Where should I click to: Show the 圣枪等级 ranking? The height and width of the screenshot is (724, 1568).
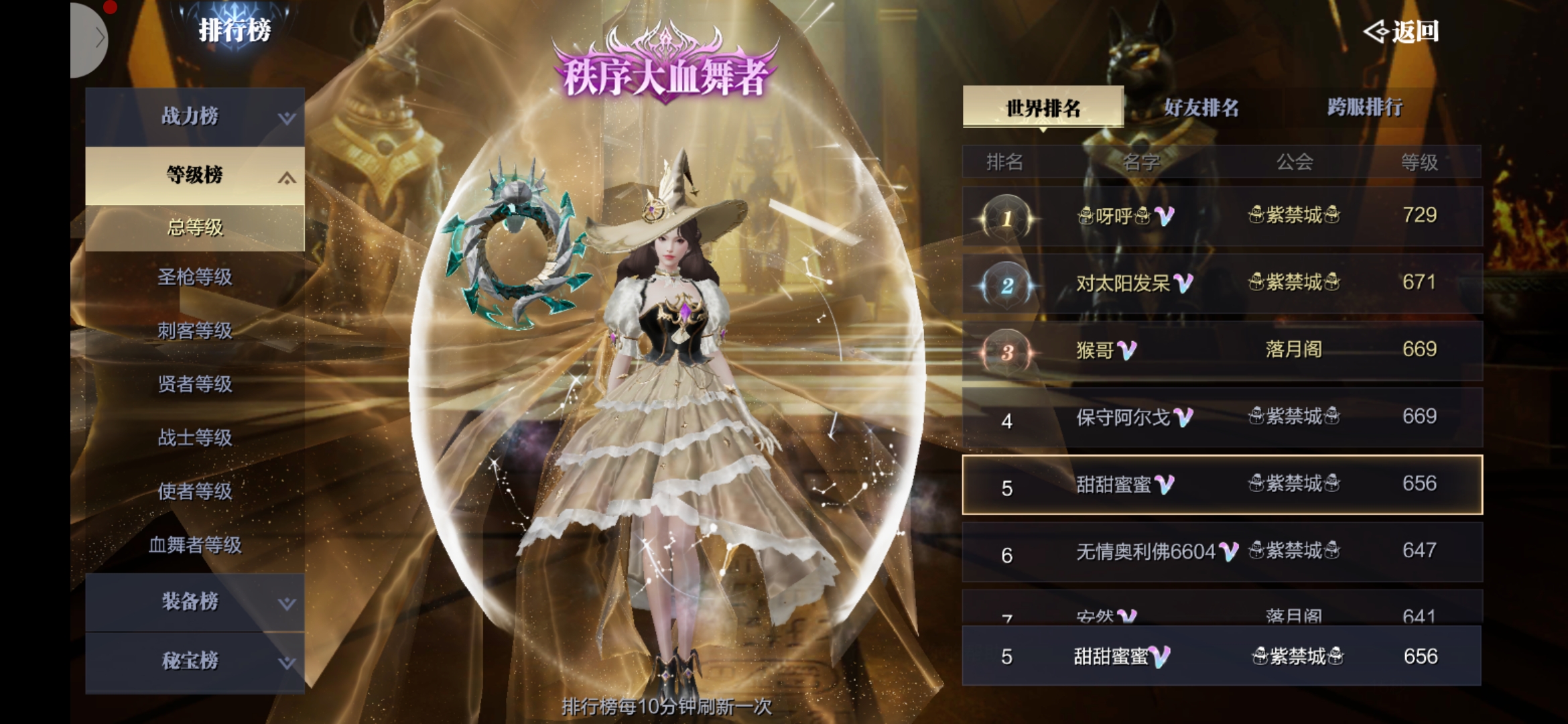pos(194,277)
